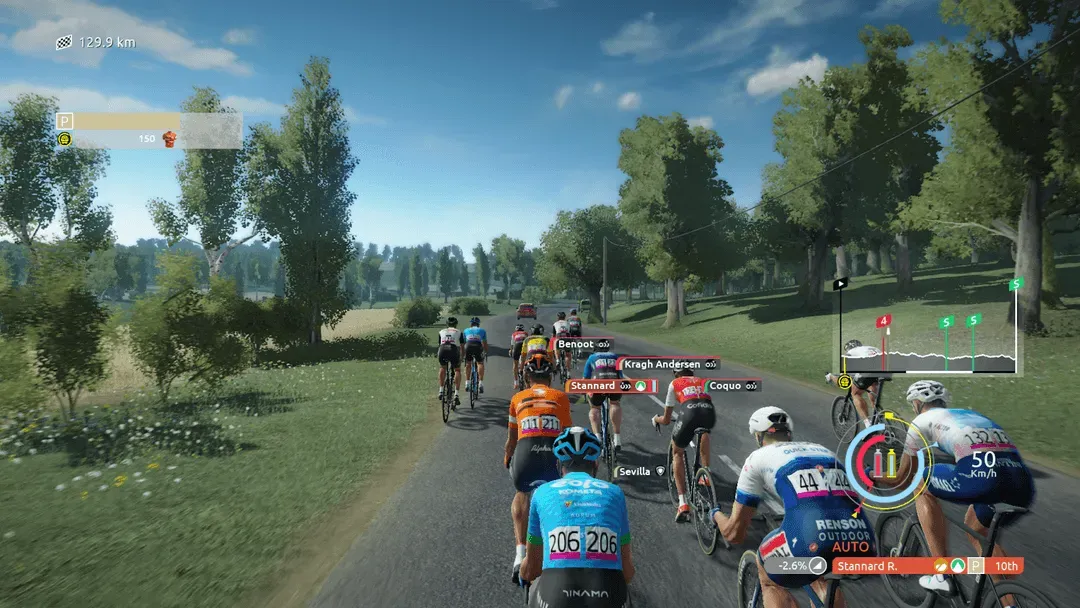Image resolution: width=1080 pixels, height=608 pixels.
Task: Click the red energy bottle in the gauge
Action: point(878,462)
